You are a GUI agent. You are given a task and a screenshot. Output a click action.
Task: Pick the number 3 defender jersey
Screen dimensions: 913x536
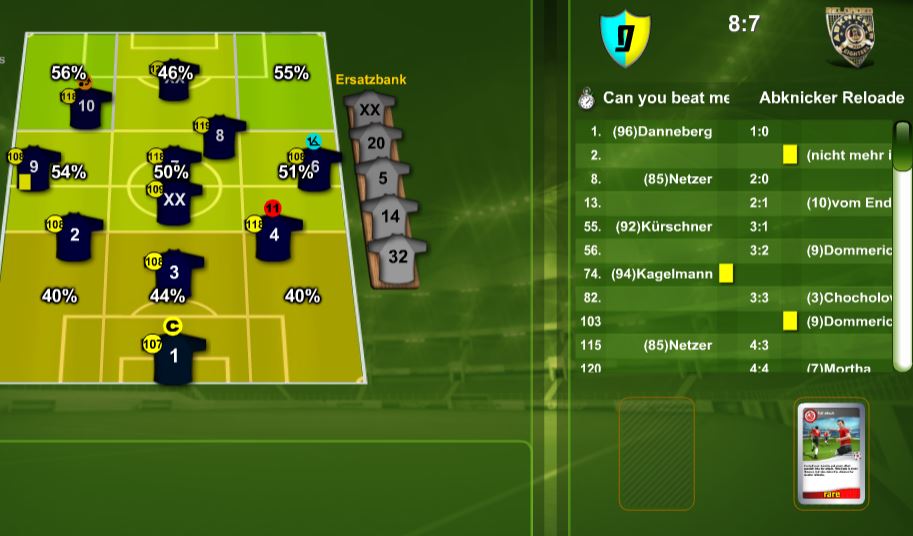(x=174, y=273)
